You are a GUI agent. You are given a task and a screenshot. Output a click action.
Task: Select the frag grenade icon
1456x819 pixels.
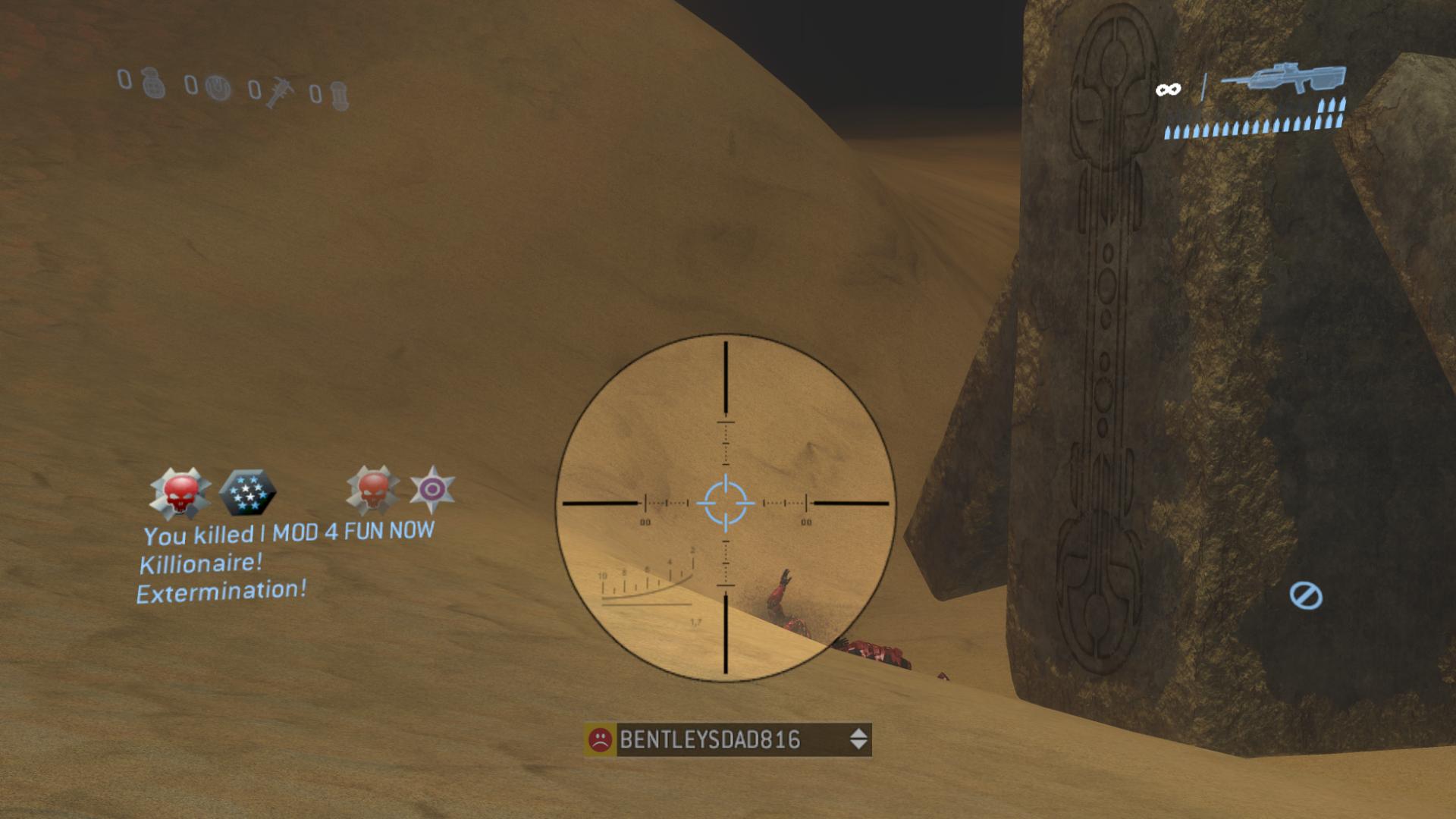pyautogui.click(x=151, y=86)
